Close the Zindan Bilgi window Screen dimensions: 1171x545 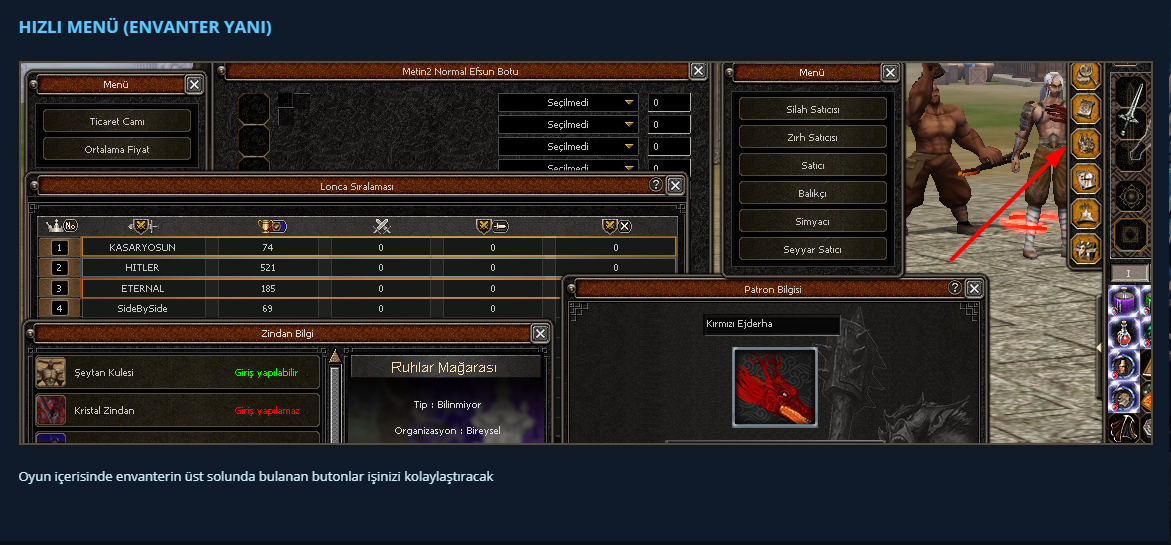coord(540,333)
